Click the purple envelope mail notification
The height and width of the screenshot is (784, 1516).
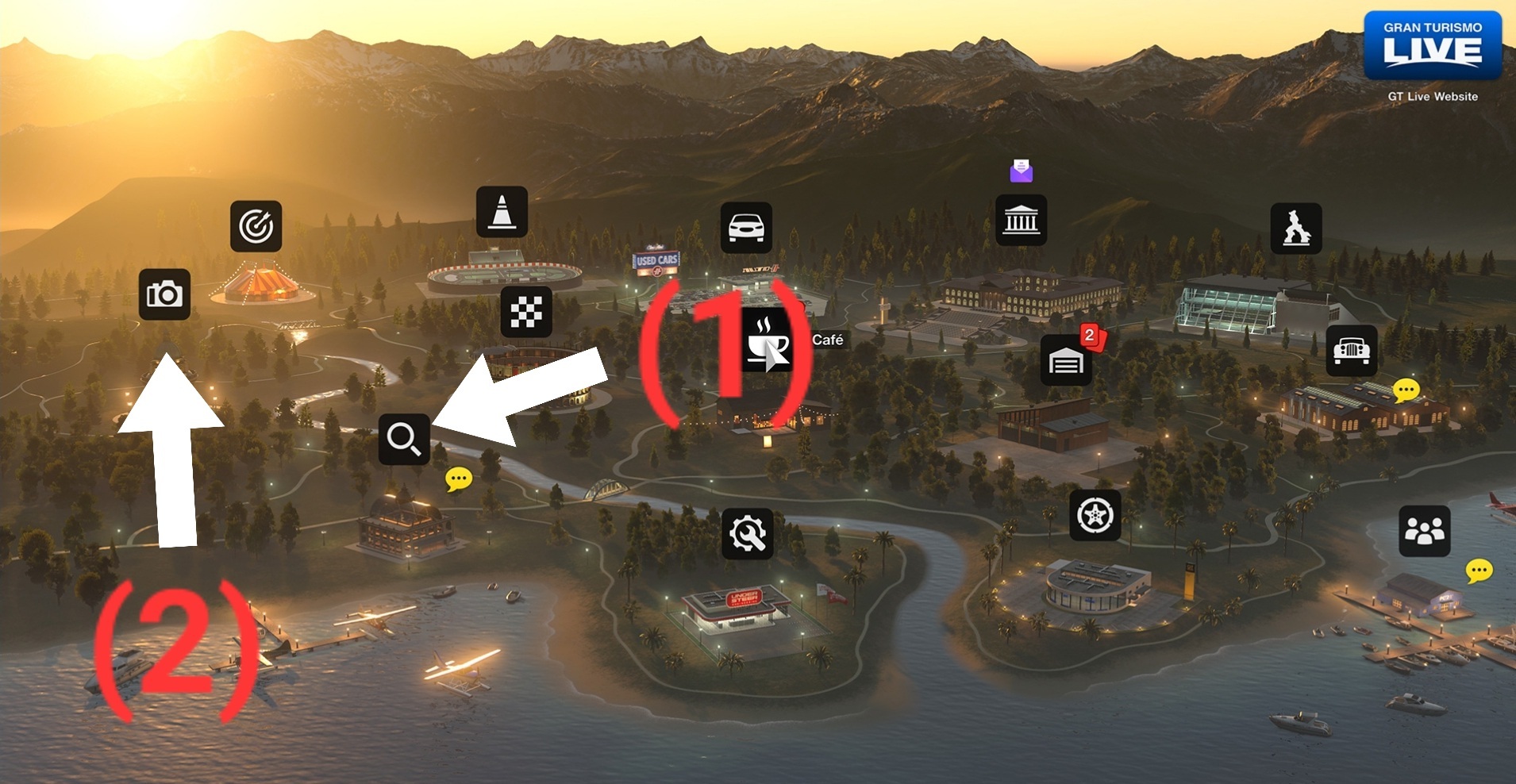point(1022,170)
